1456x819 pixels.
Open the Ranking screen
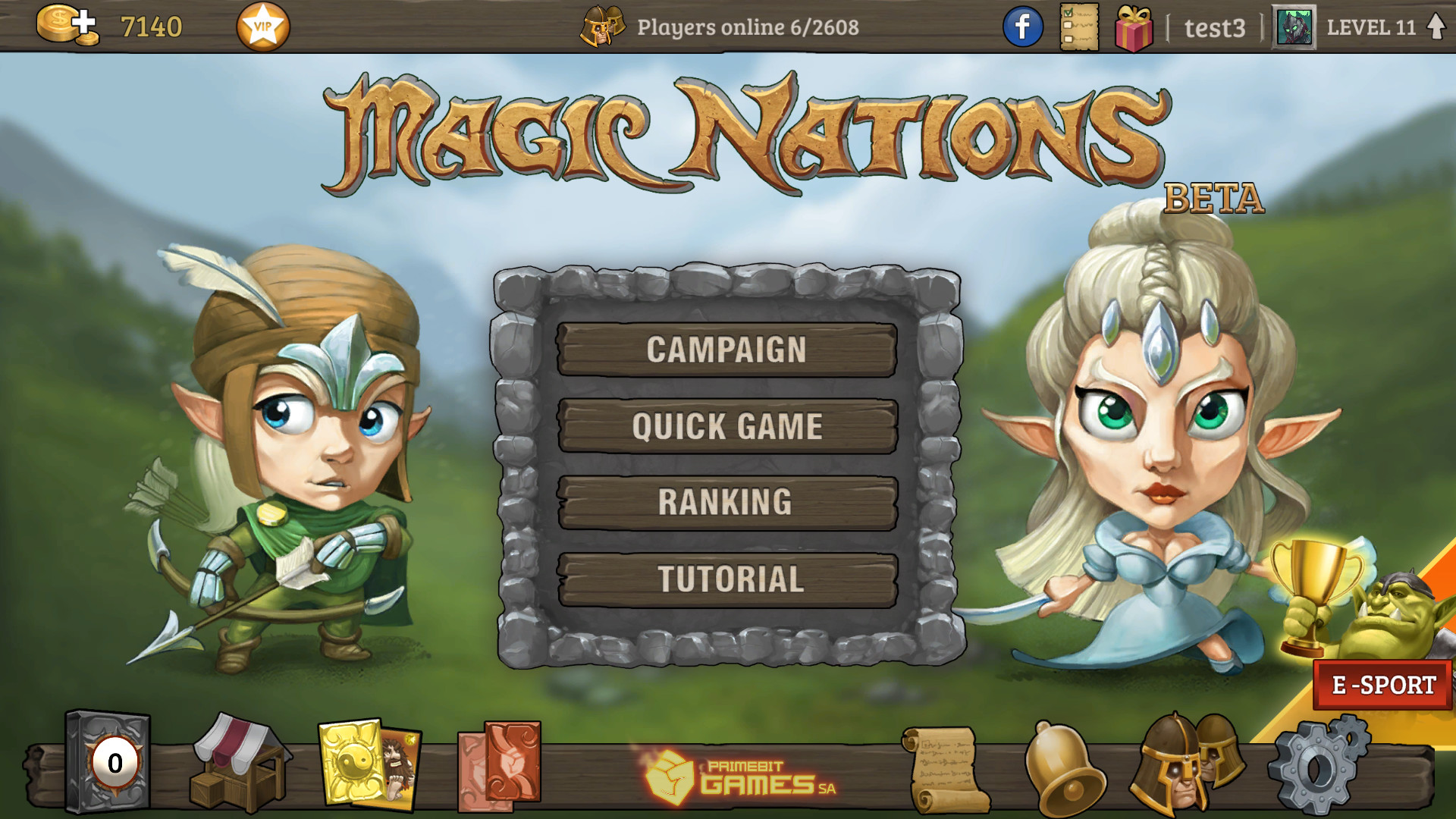[x=726, y=502]
